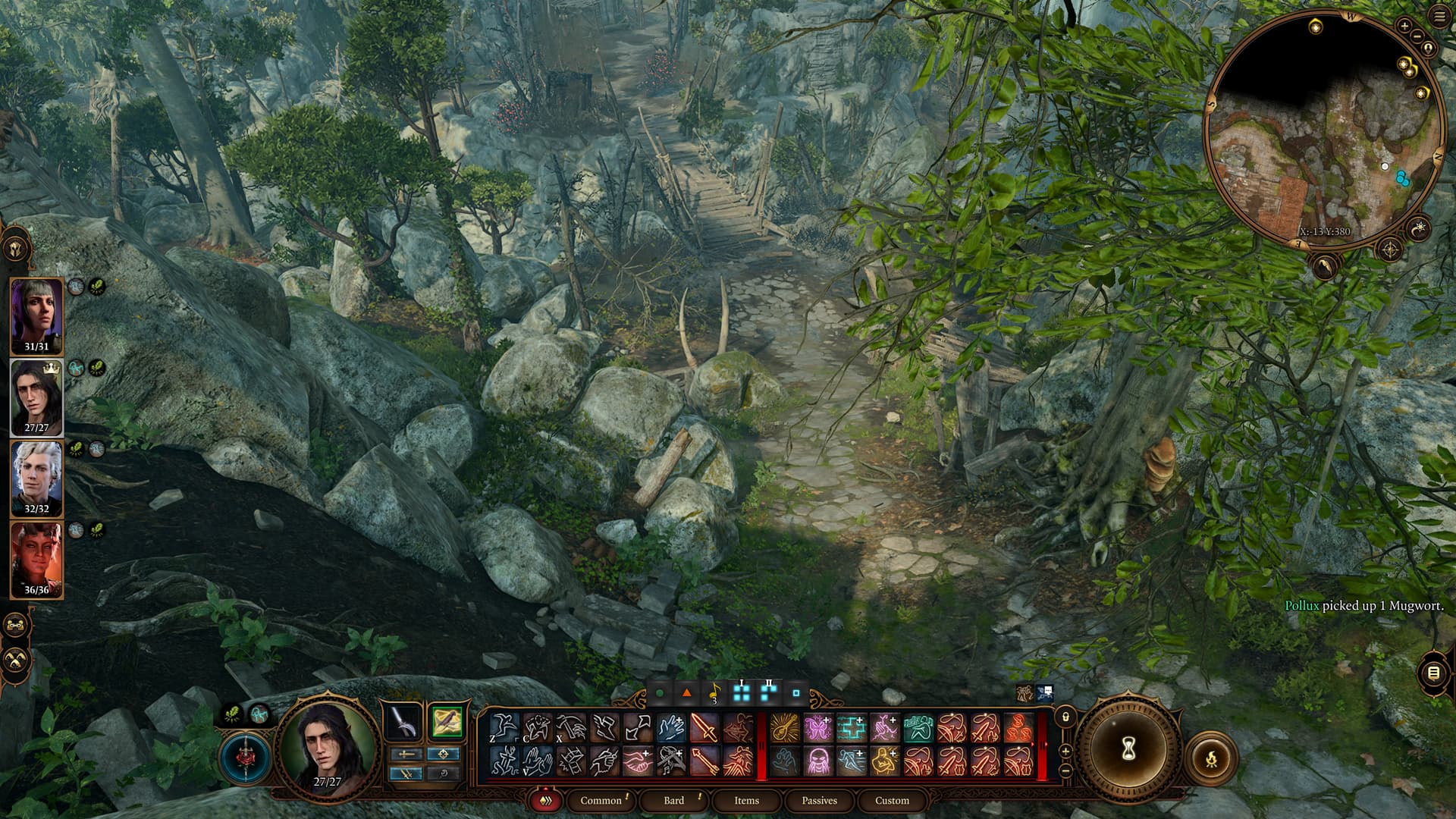
Task: Switch to the Custom hotbar tab
Action: coord(892,800)
